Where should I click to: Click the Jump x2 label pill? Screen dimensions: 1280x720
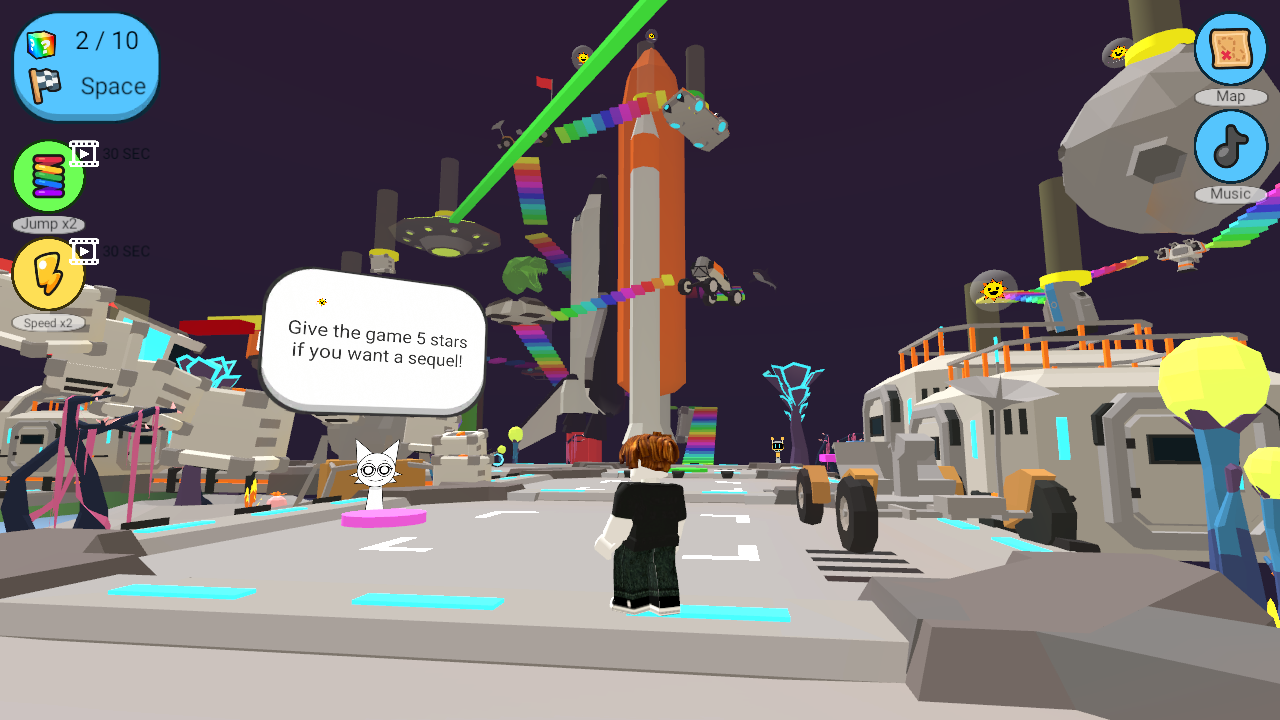(x=48, y=224)
